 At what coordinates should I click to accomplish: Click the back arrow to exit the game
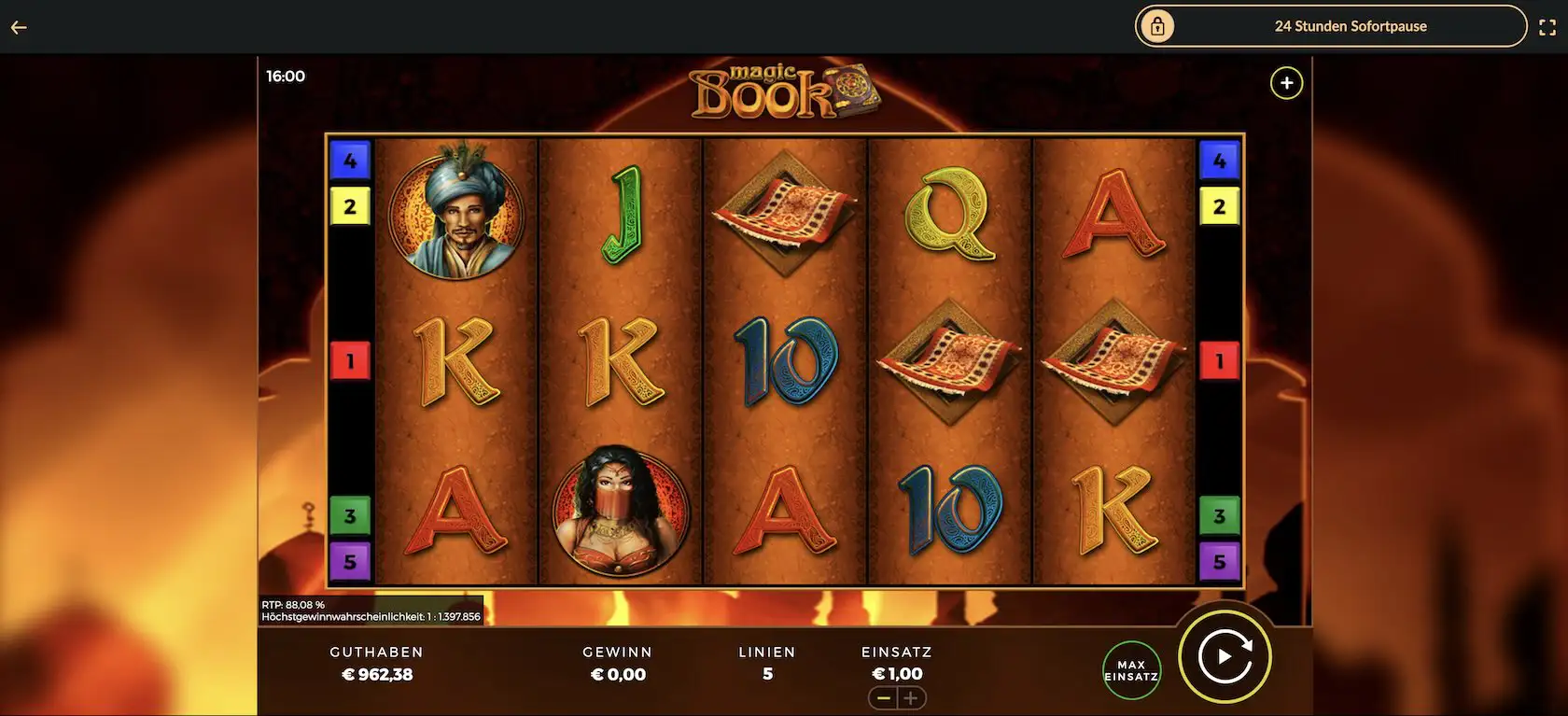coord(17,26)
